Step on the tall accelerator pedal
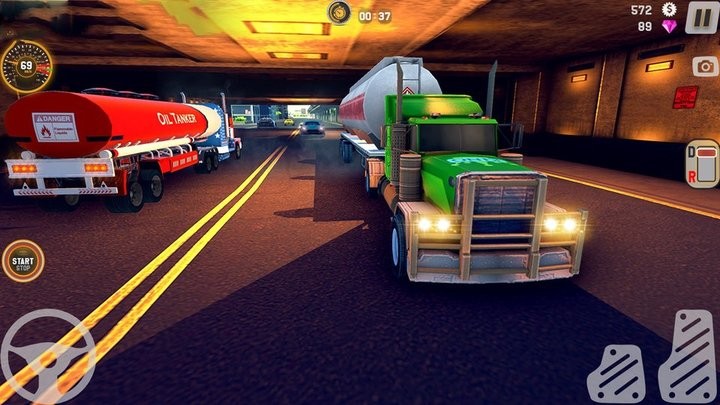This screenshot has height=405, width=720. (x=689, y=357)
